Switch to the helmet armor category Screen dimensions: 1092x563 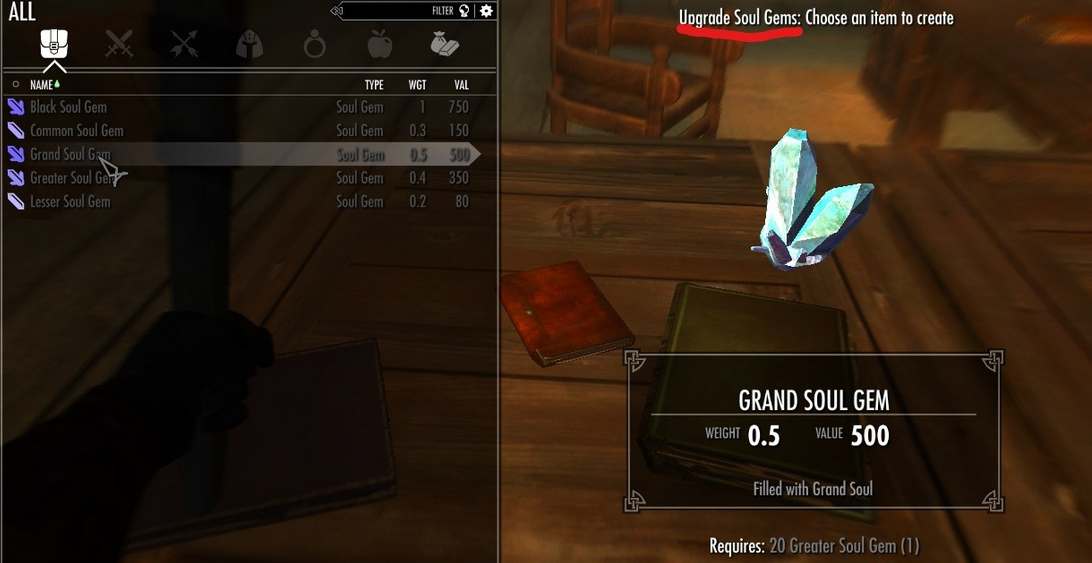(249, 44)
